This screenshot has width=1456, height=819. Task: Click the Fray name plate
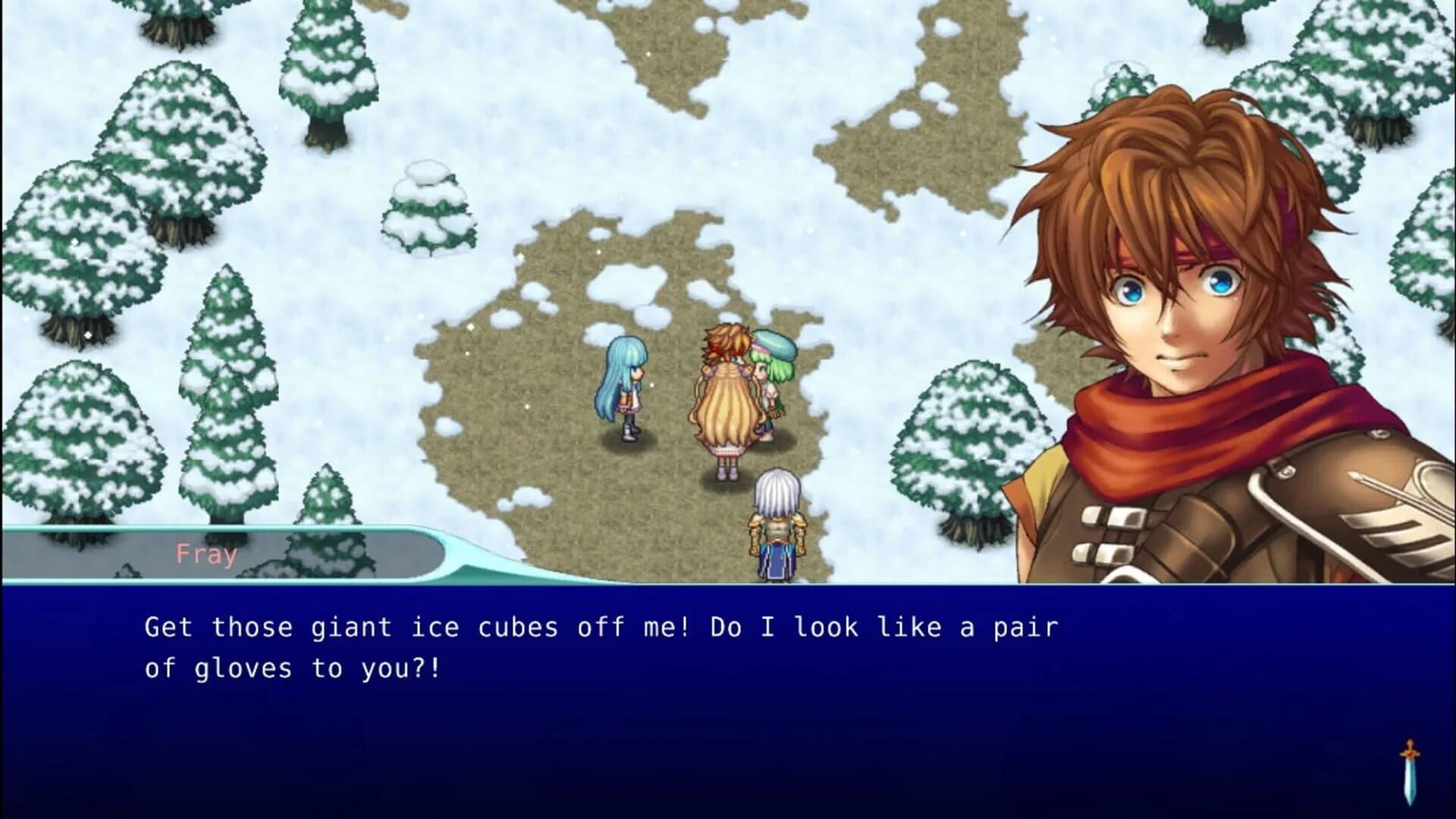pyautogui.click(x=206, y=554)
